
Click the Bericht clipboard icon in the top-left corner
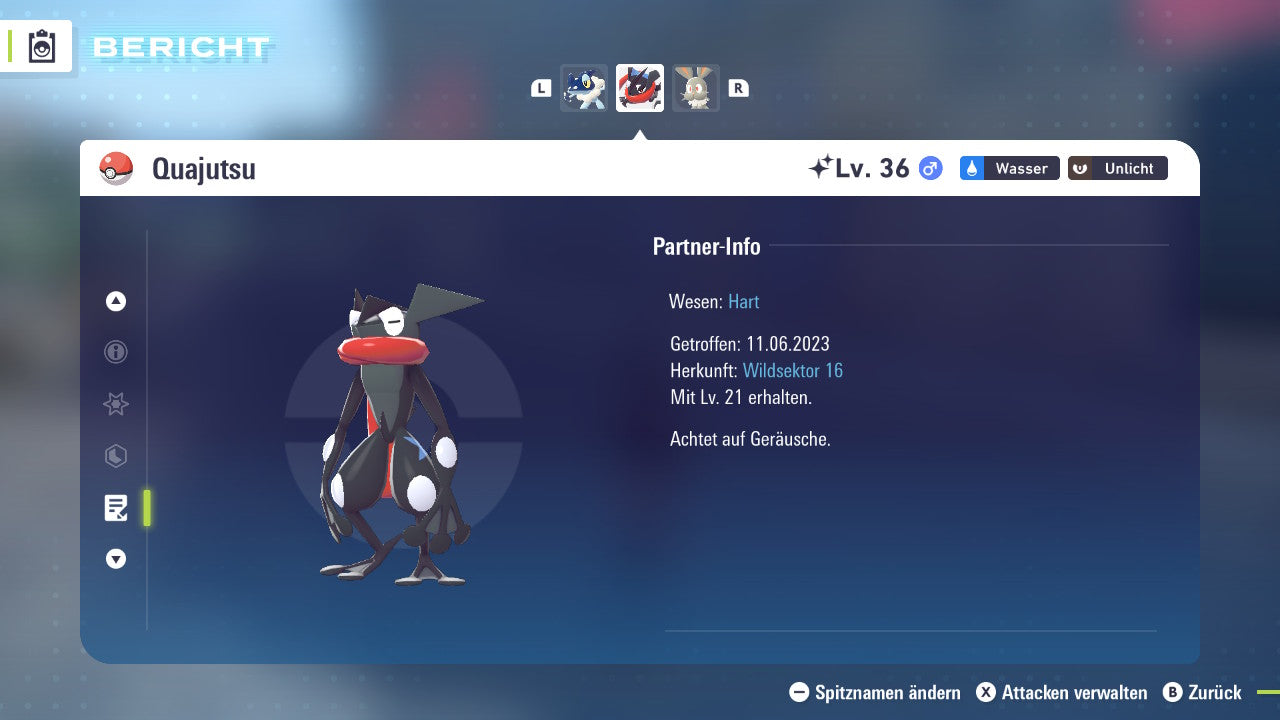point(40,46)
